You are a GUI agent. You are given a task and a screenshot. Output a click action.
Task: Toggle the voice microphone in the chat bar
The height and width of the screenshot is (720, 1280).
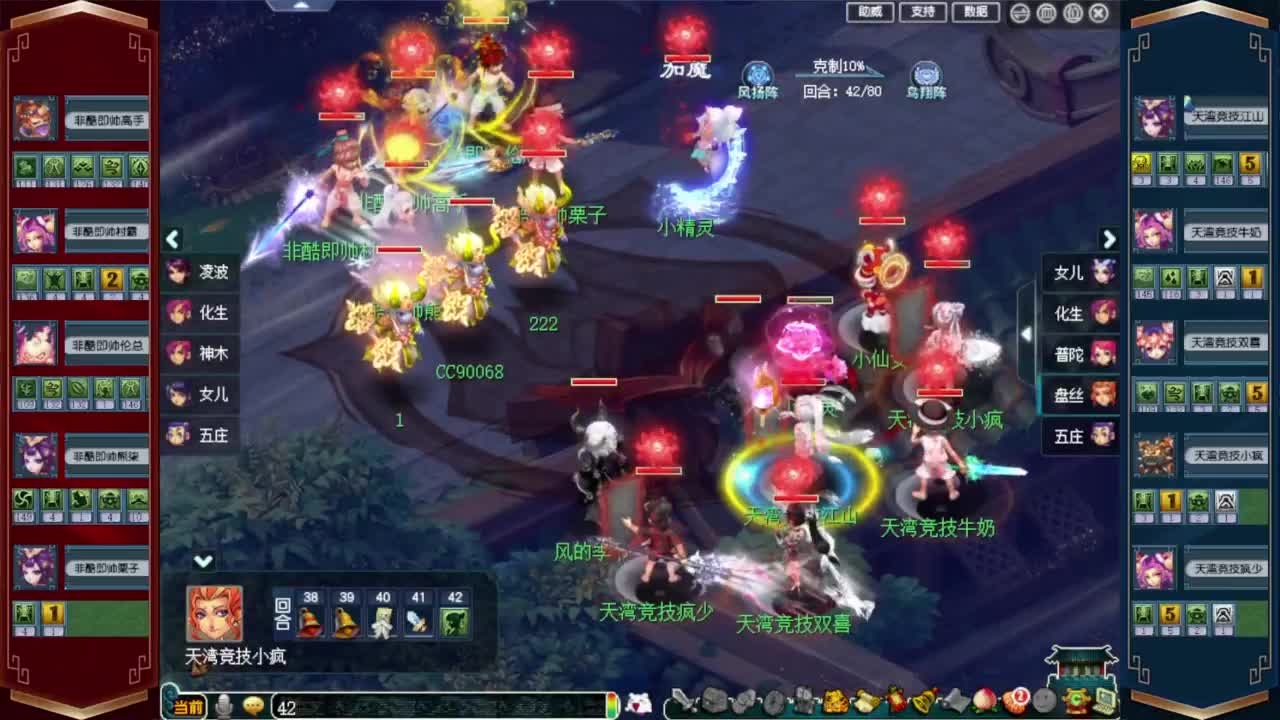[224, 704]
